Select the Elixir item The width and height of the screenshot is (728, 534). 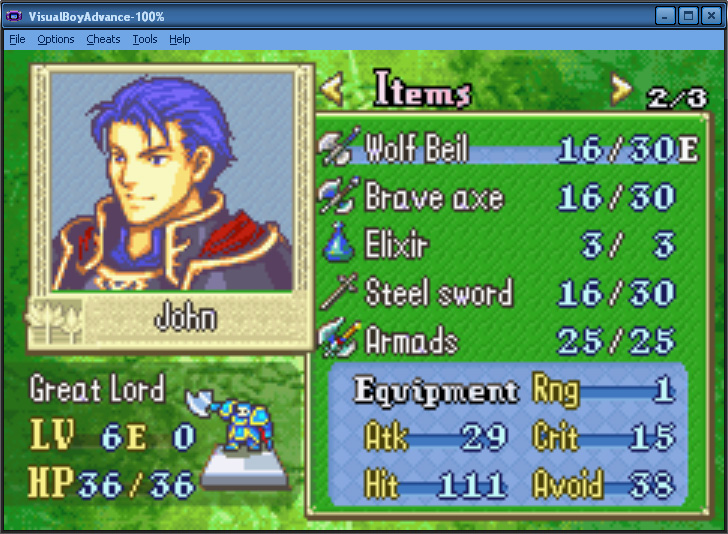pos(397,245)
